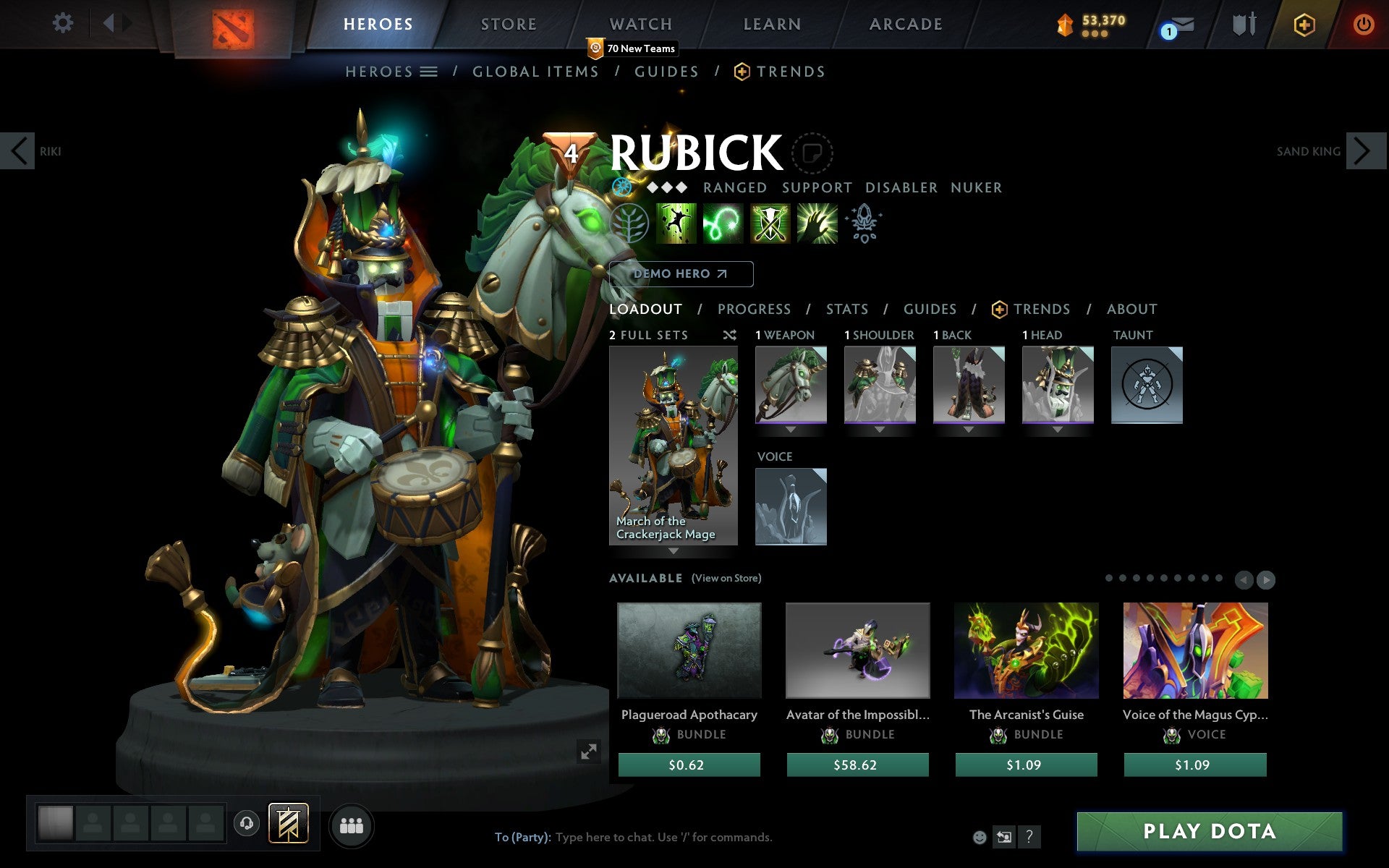
Task: Select Rubick's Telekinesis ability icon
Action: point(674,224)
